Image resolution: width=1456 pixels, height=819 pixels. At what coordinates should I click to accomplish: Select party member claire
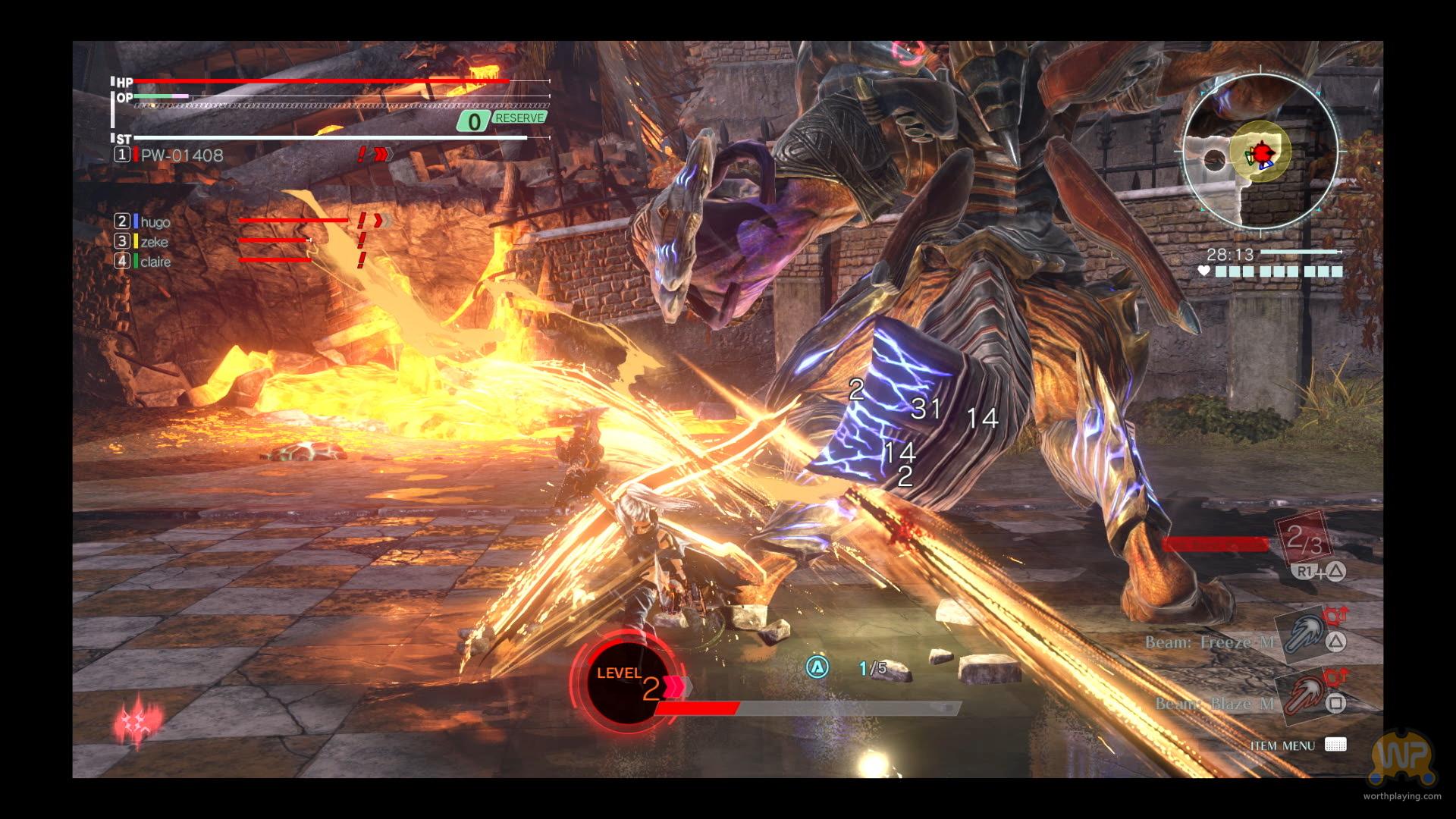[x=155, y=262]
